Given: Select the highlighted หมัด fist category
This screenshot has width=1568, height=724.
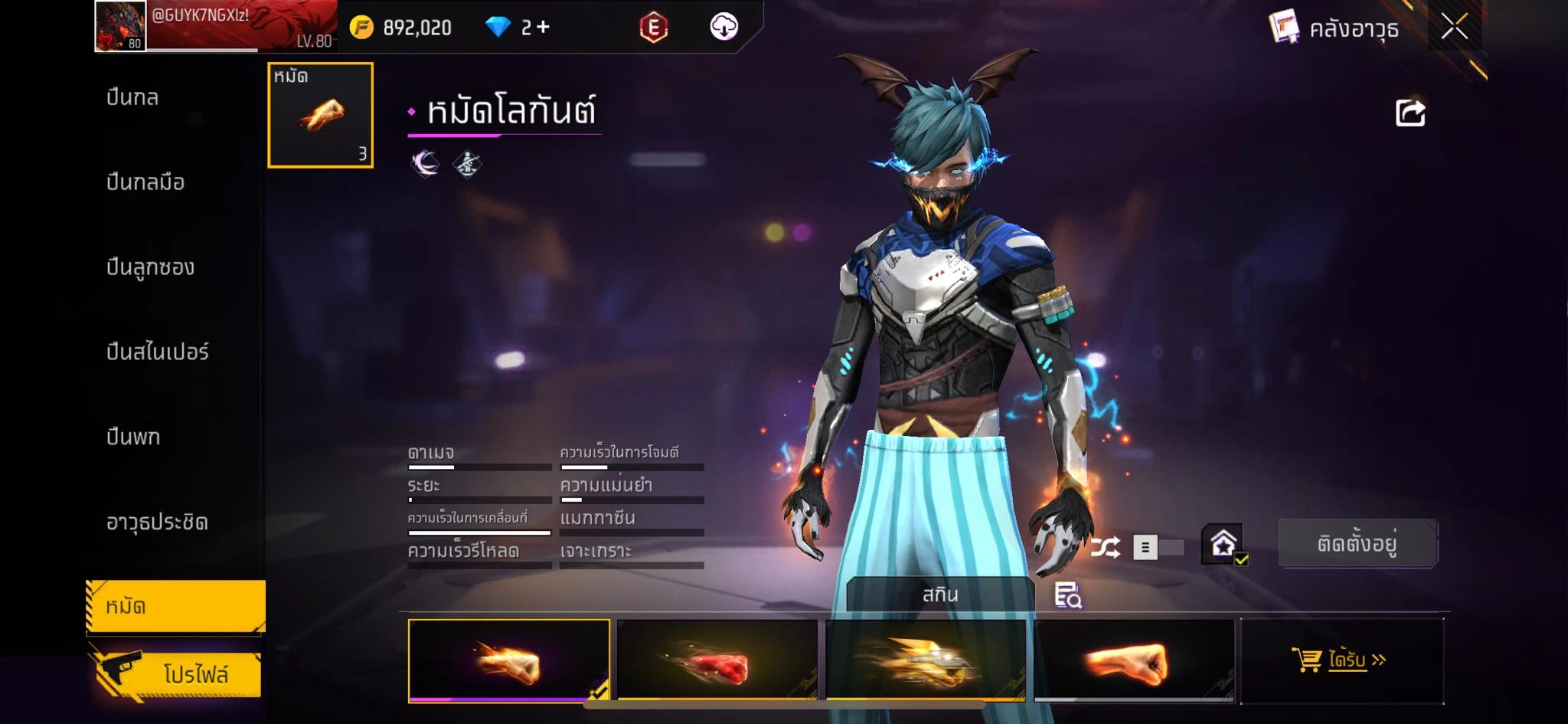Looking at the screenshot, I should (175, 607).
